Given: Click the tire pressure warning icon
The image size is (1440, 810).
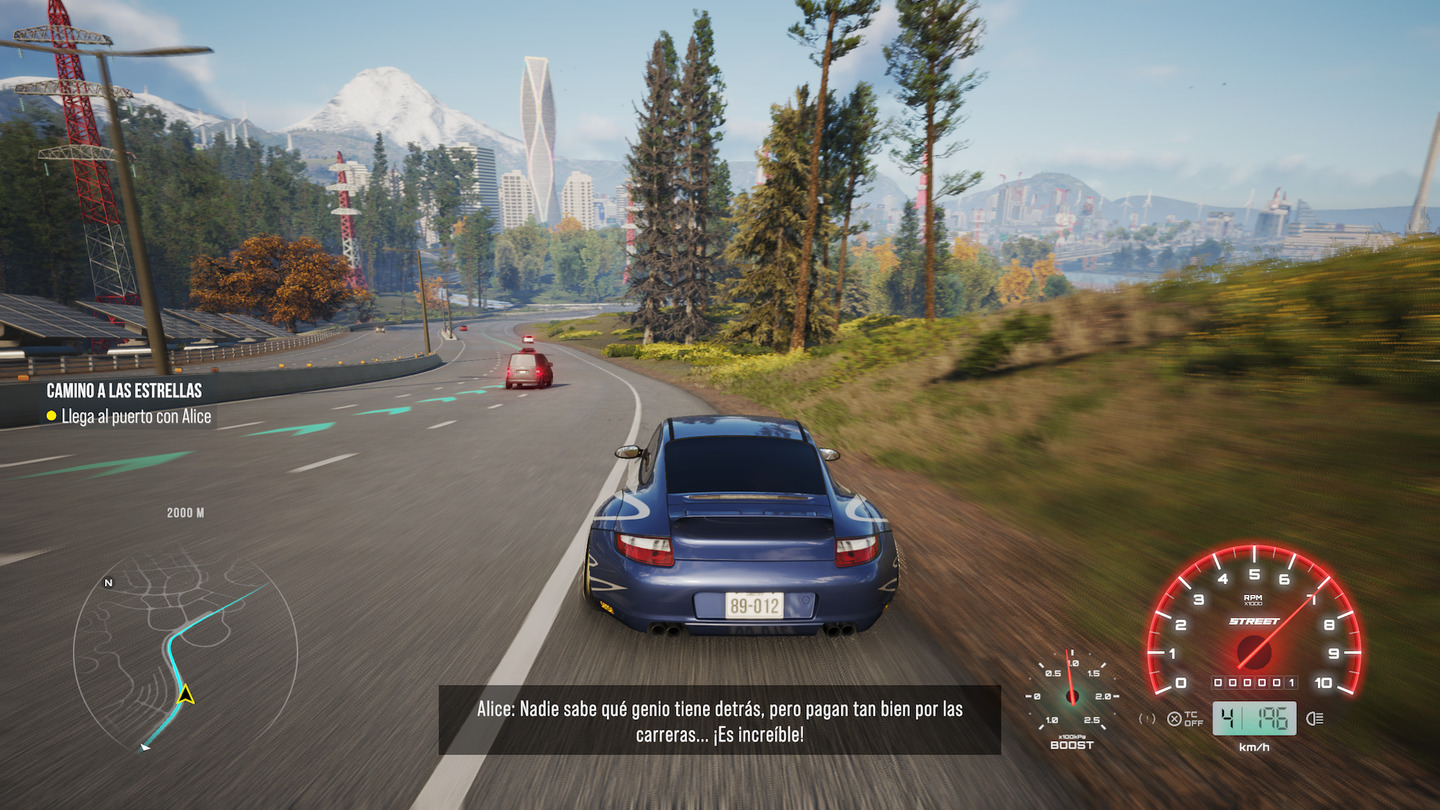Looking at the screenshot, I should (x=1147, y=718).
